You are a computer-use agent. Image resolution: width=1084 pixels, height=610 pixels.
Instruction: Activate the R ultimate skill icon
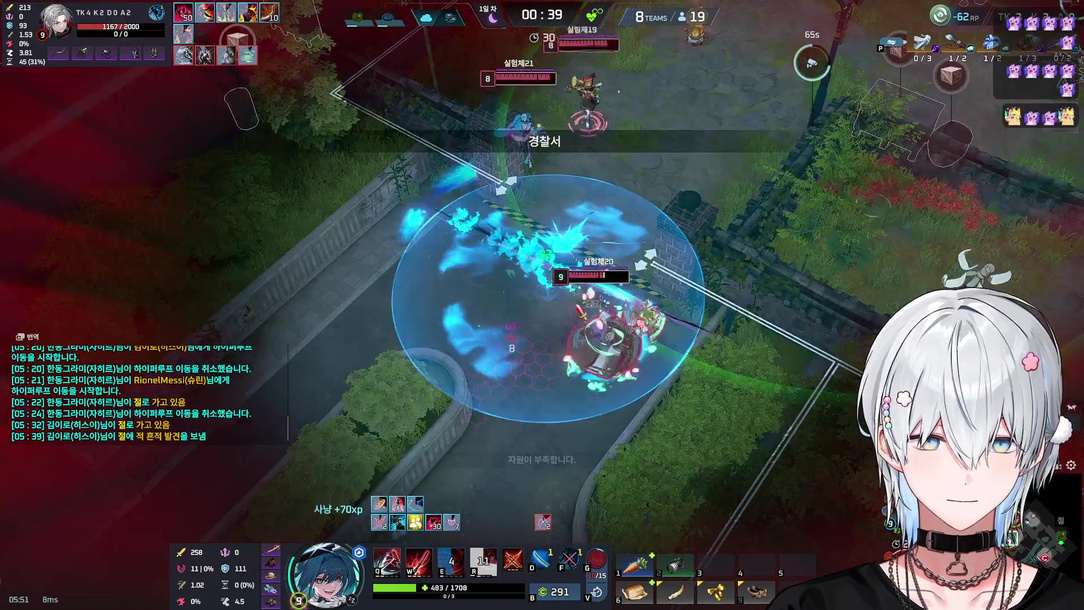(x=483, y=562)
